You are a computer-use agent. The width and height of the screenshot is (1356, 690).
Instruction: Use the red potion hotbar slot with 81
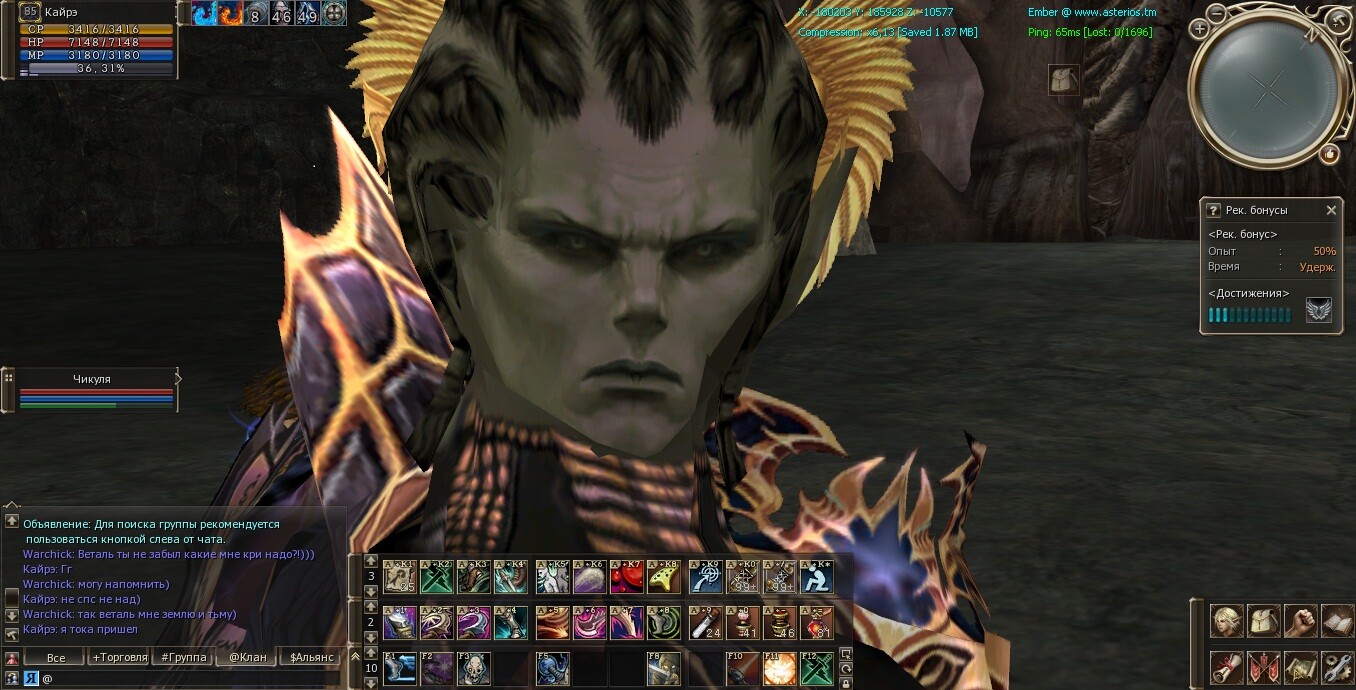point(816,623)
